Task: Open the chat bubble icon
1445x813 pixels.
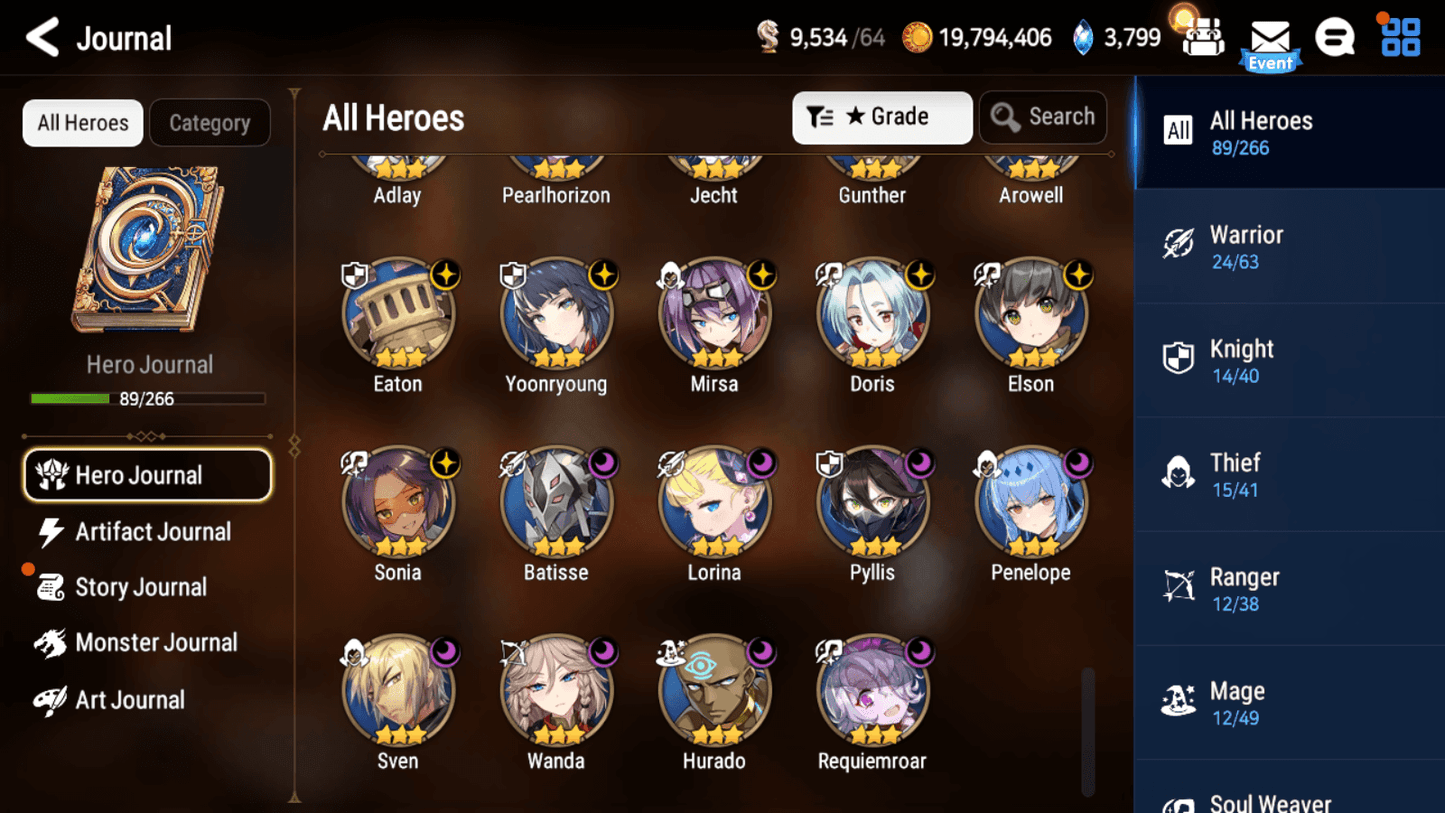Action: click(1334, 38)
